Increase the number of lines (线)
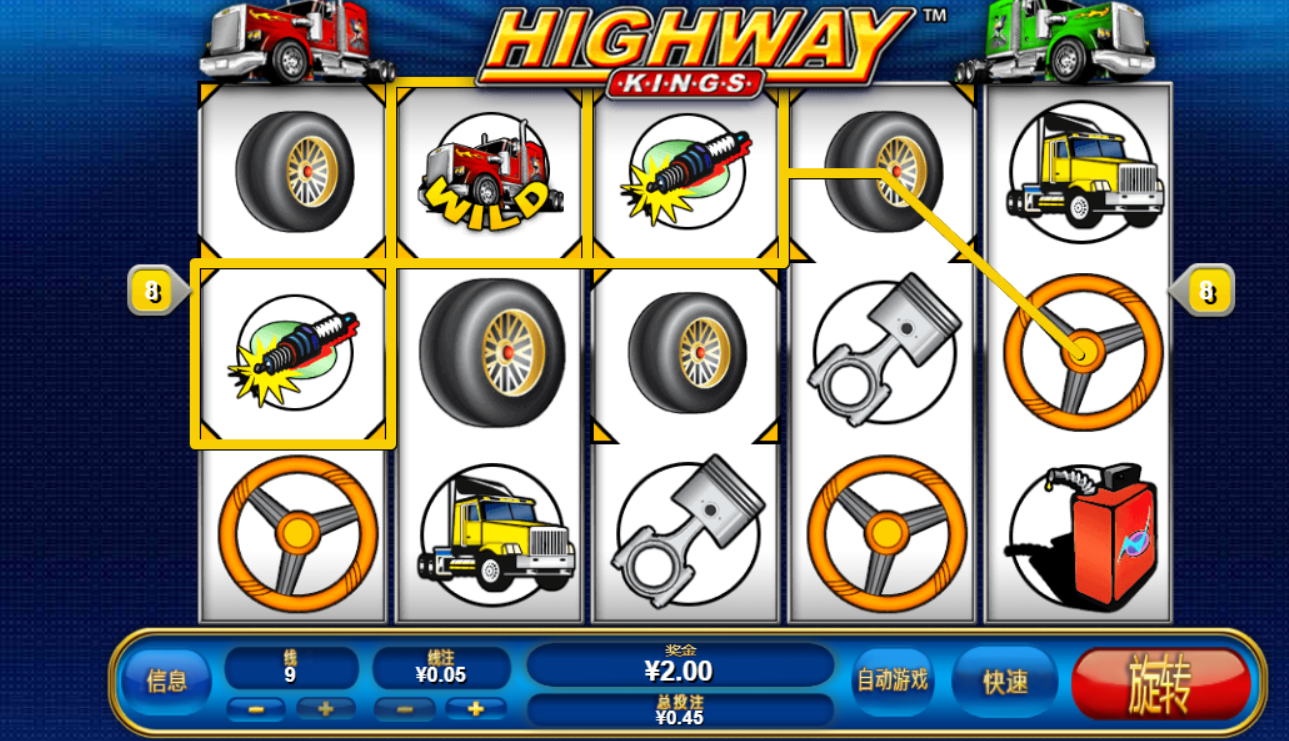The image size is (1289, 741). point(326,709)
